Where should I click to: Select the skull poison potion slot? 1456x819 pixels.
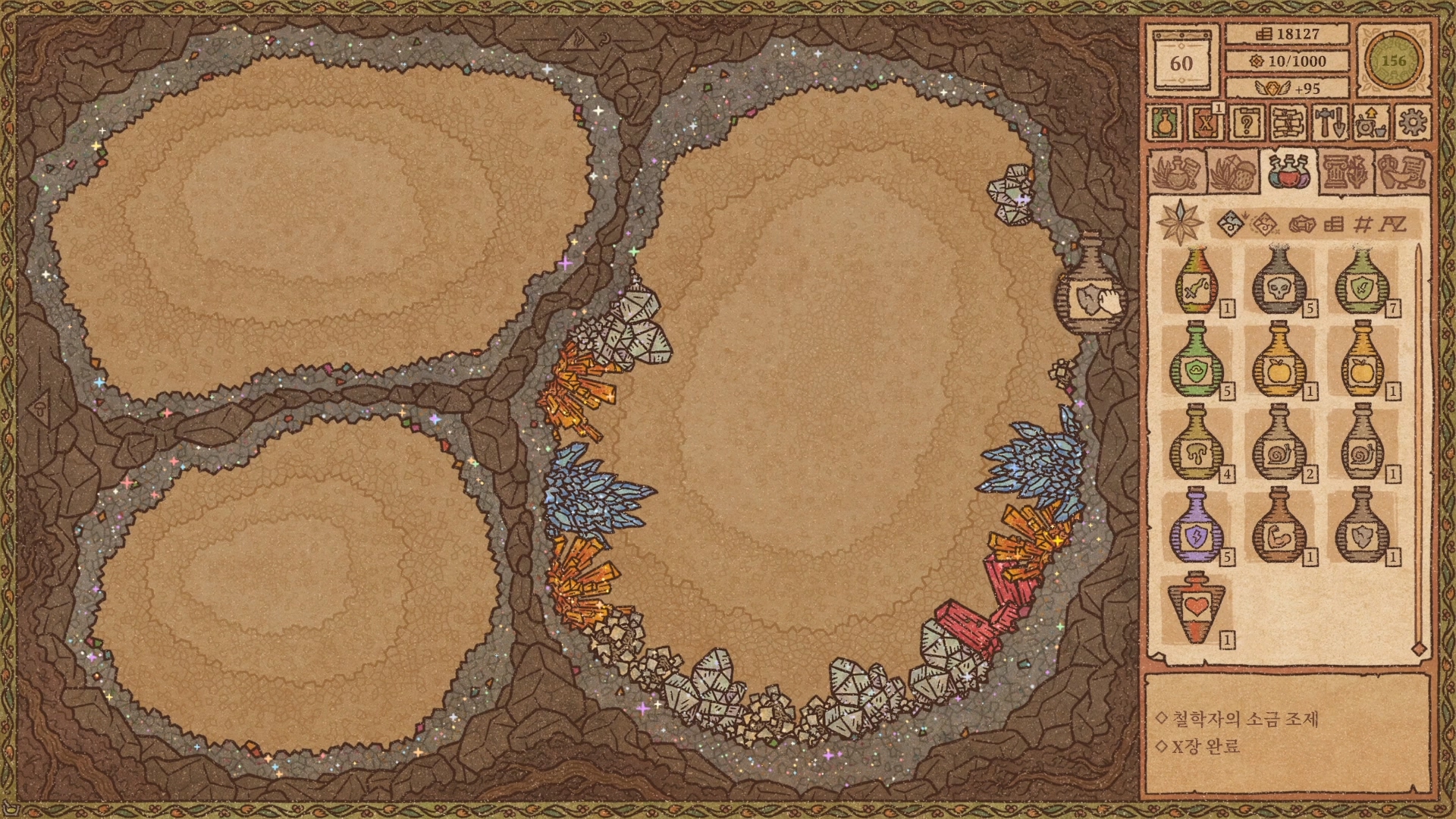coord(1279,281)
